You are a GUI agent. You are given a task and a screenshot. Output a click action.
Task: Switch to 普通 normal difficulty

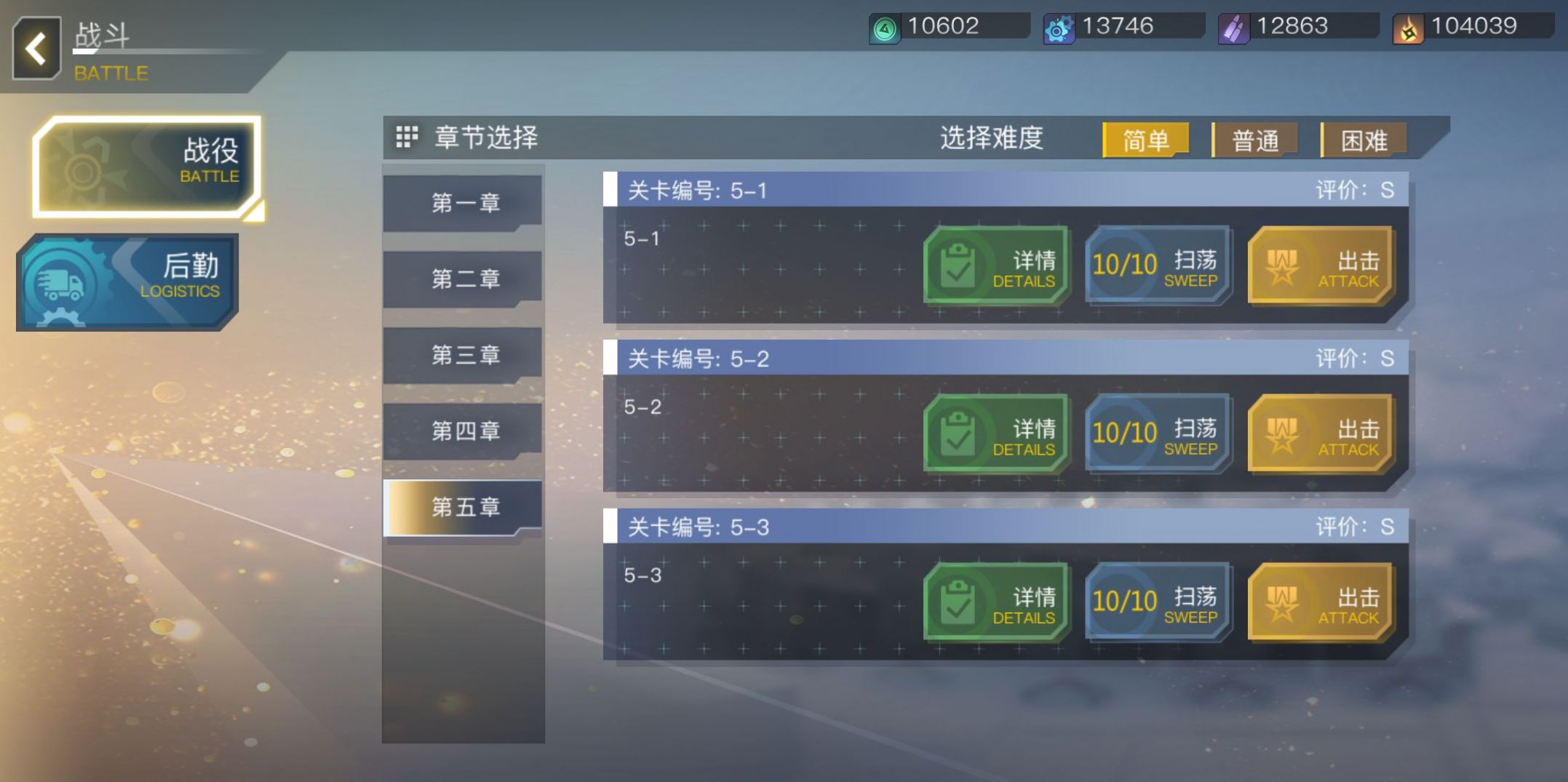click(x=1255, y=138)
